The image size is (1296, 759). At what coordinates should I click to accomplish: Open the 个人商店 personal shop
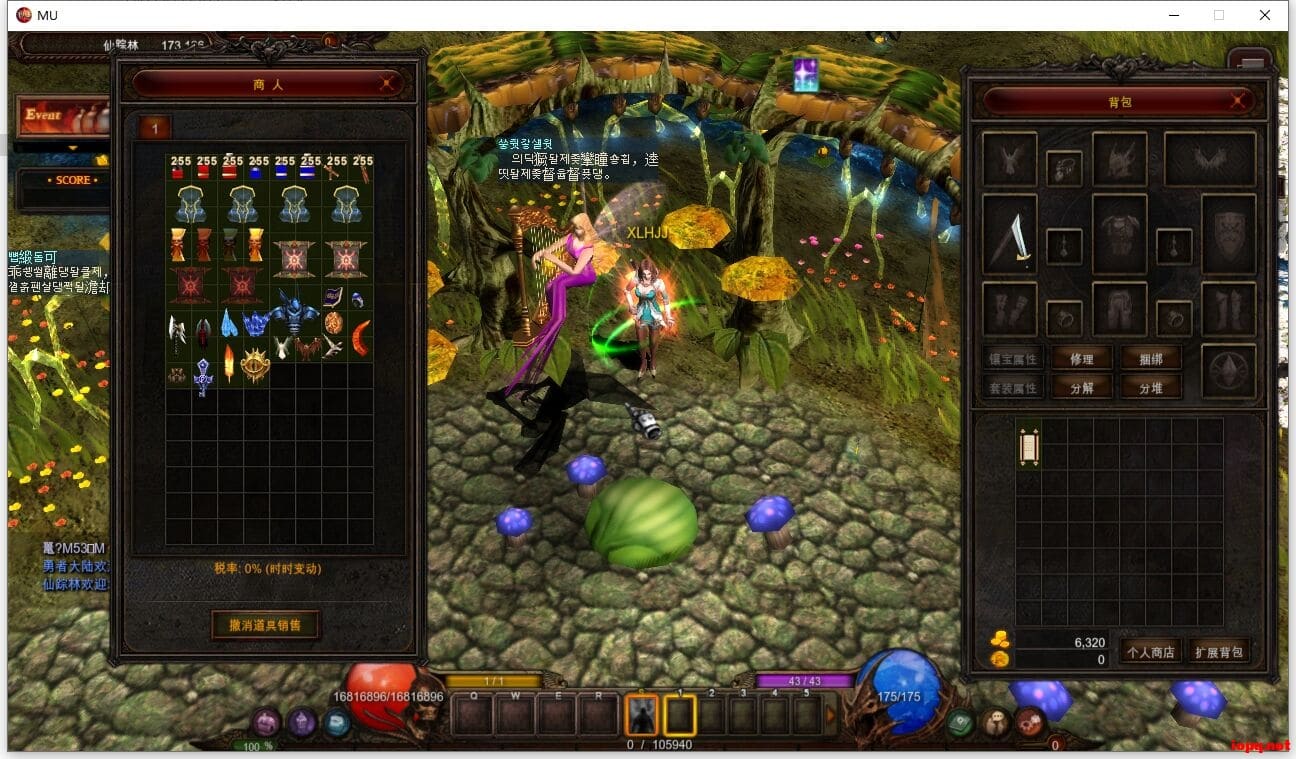(x=1151, y=652)
